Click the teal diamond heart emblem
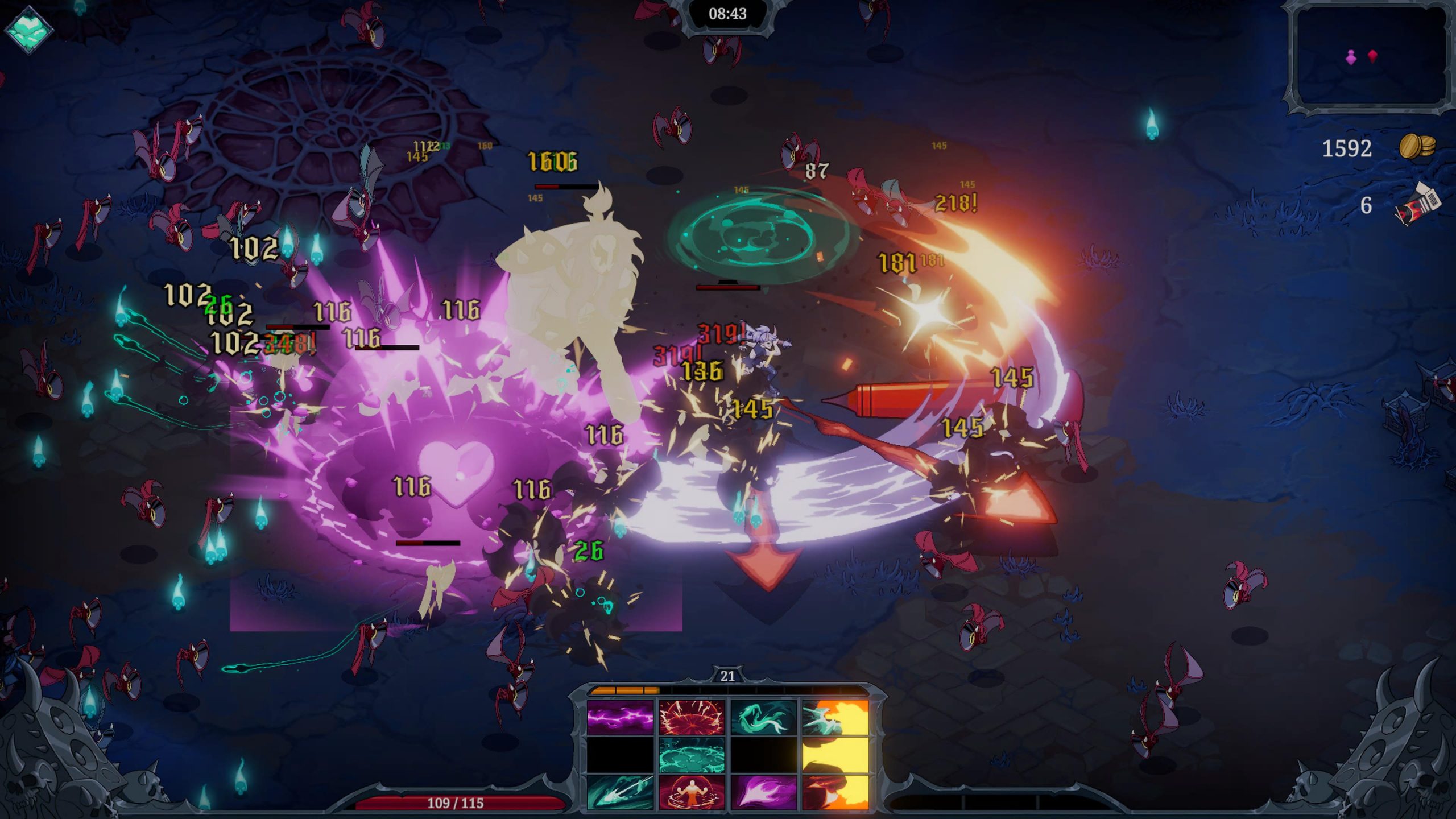1456x819 pixels. (x=28, y=28)
